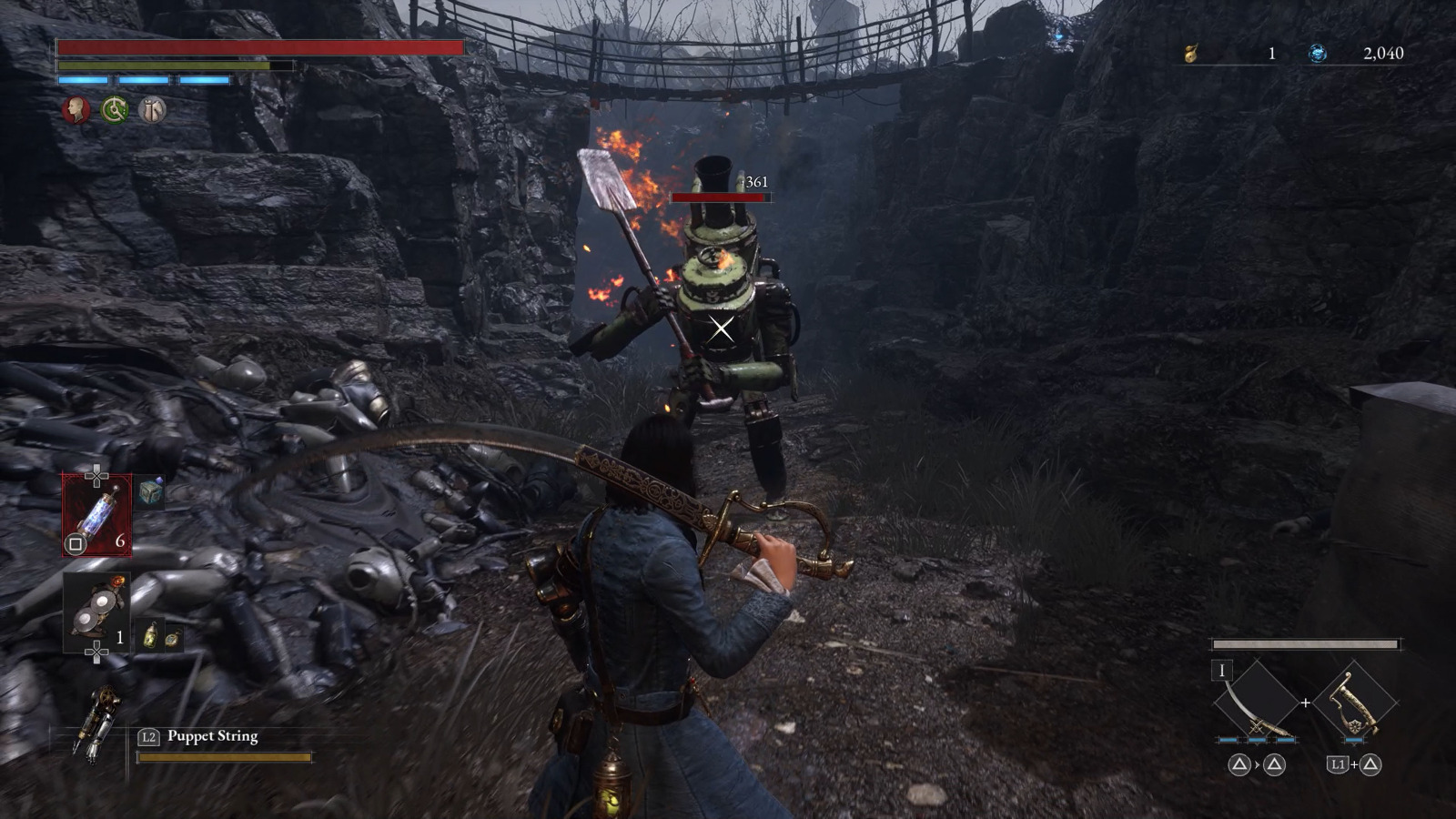Viewport: 1456px width, 819px height.
Task: Click the gold item icon beside the count
Action: 1190,54
